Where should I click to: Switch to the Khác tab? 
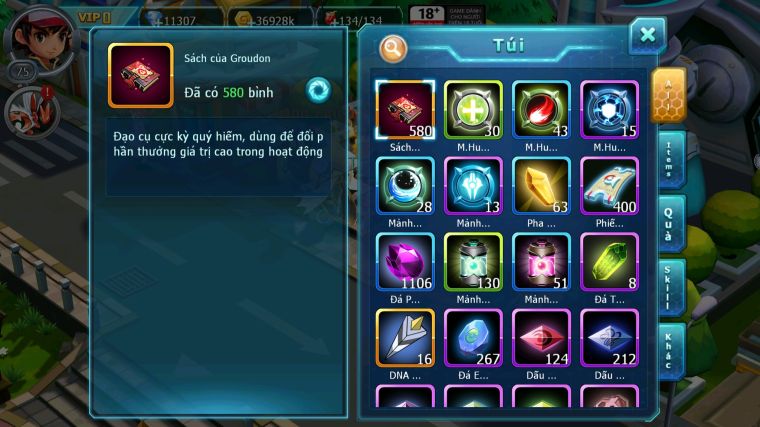pyautogui.click(x=670, y=350)
